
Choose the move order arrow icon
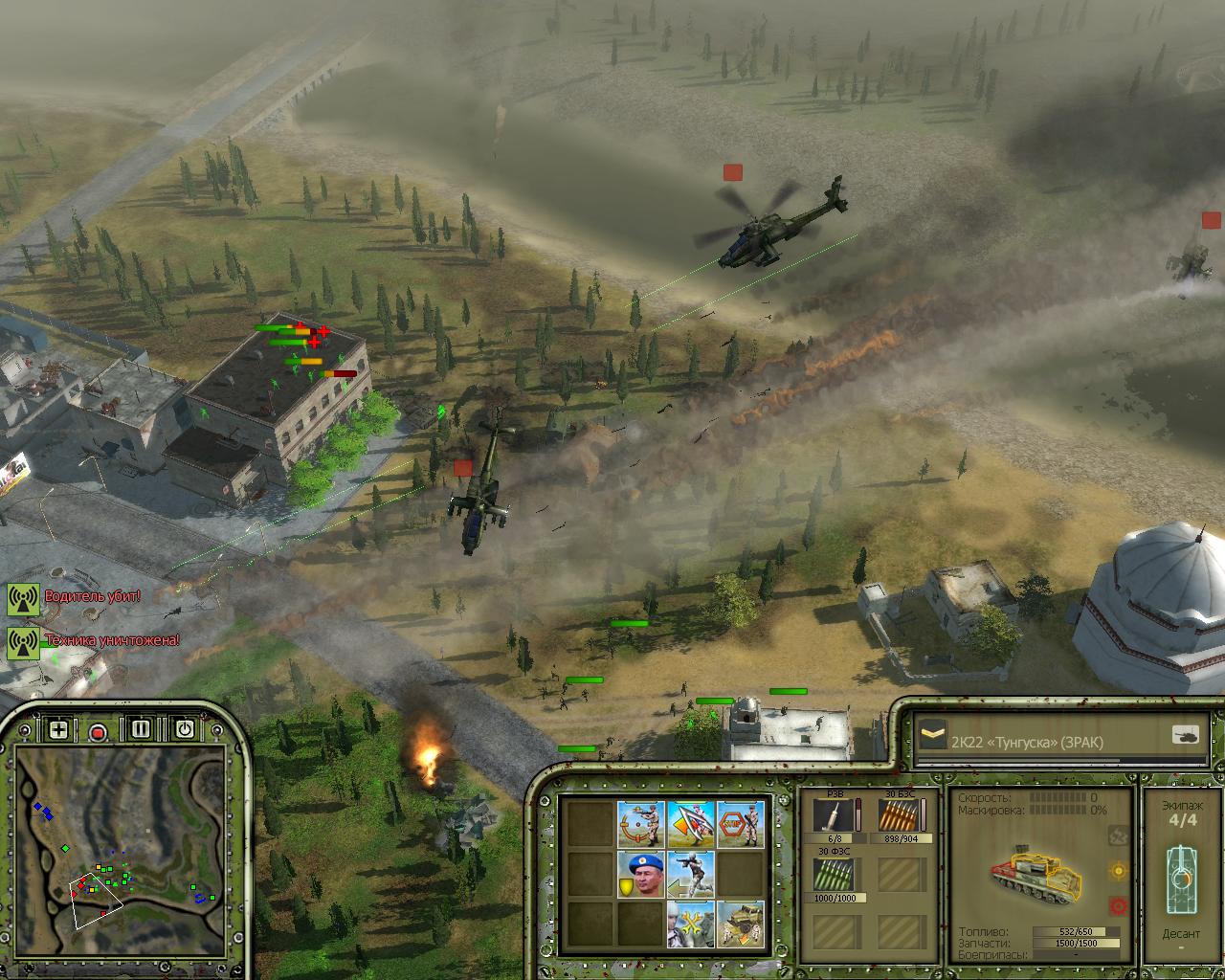pos(691,823)
